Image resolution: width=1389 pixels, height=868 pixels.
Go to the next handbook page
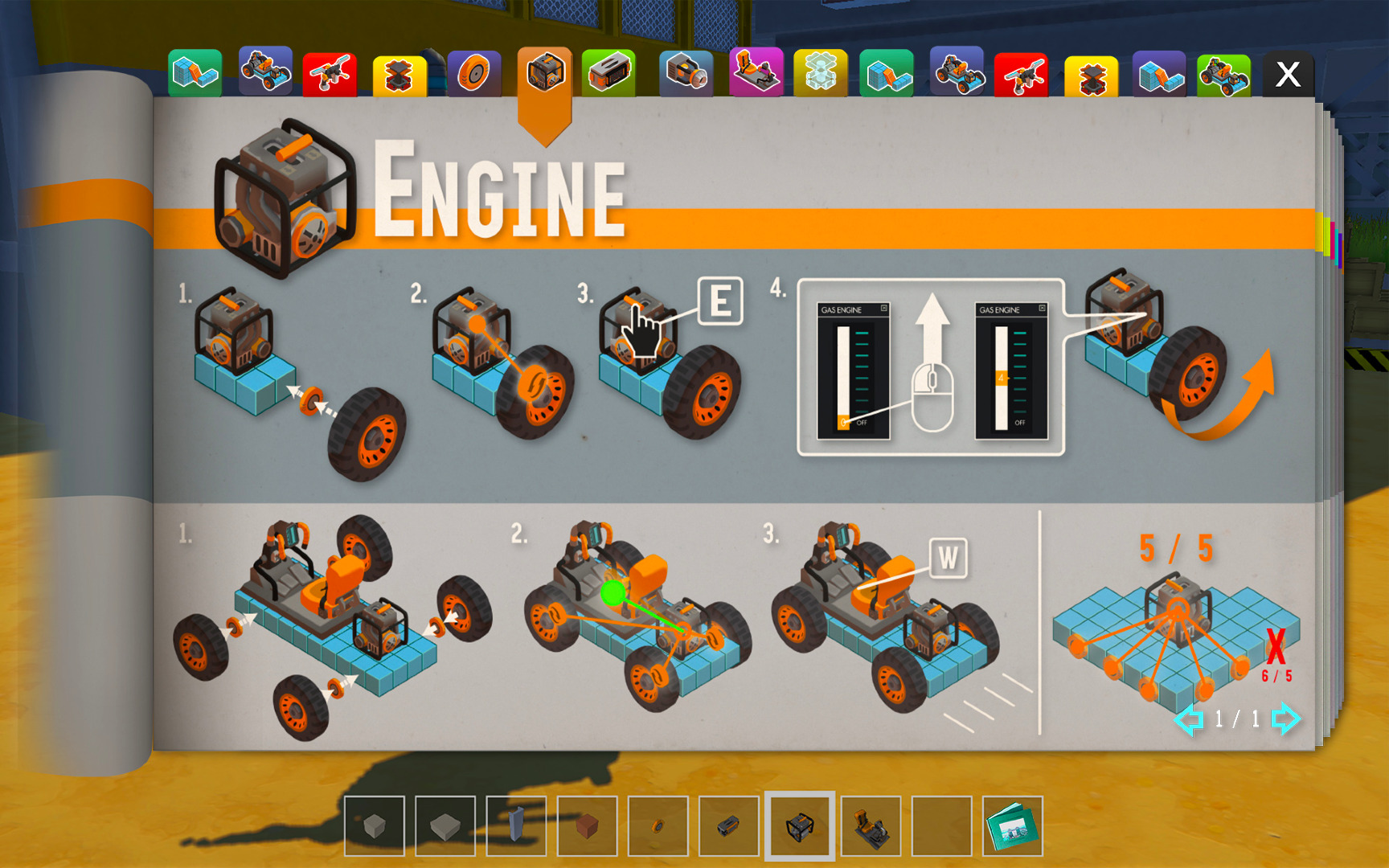1285,719
